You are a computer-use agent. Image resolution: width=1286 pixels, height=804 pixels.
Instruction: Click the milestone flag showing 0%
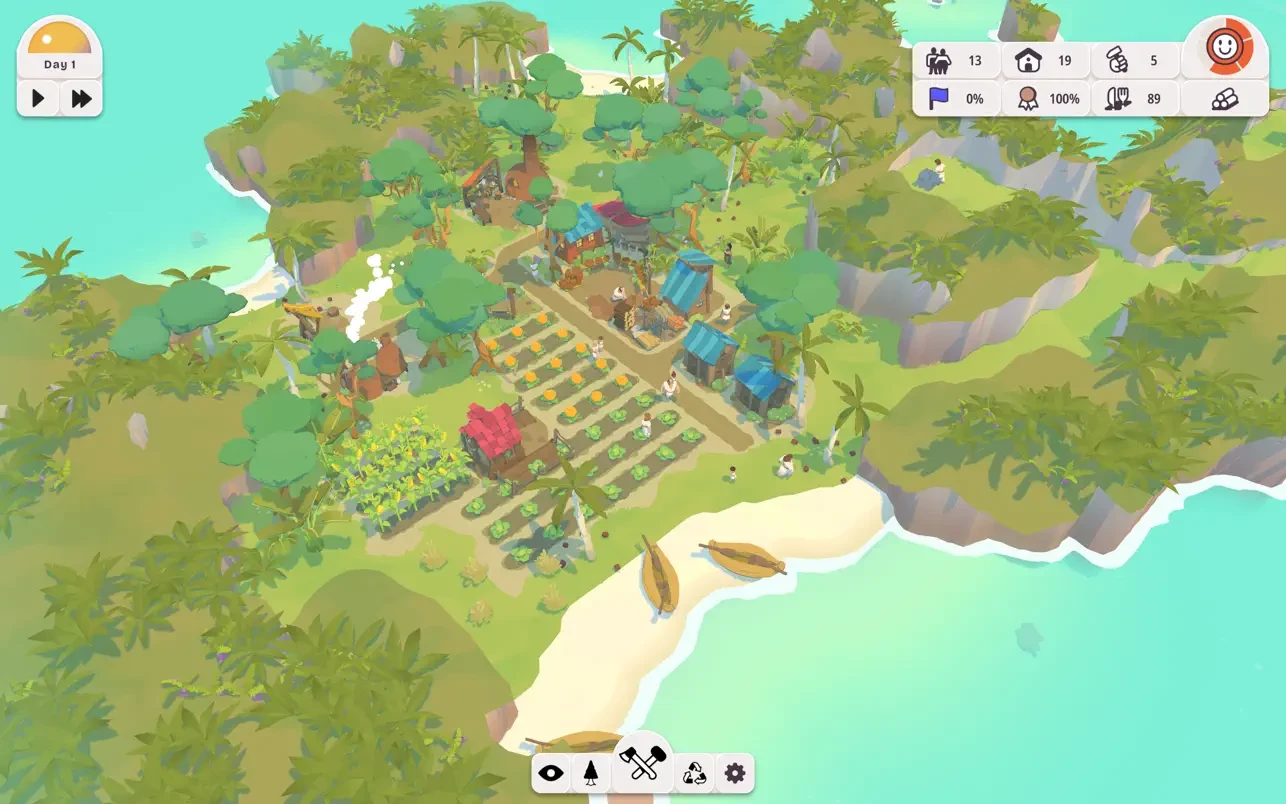[955, 98]
